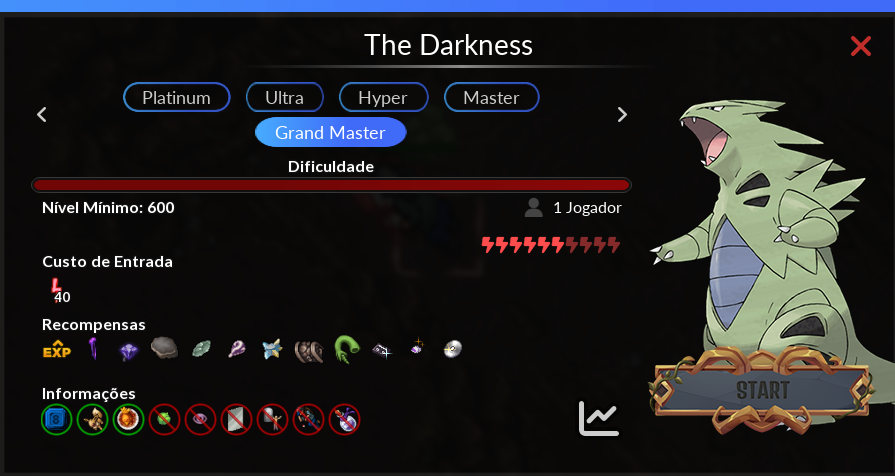Inspect the purple gem reward
This screenshot has height=476, width=895.
coord(128,350)
